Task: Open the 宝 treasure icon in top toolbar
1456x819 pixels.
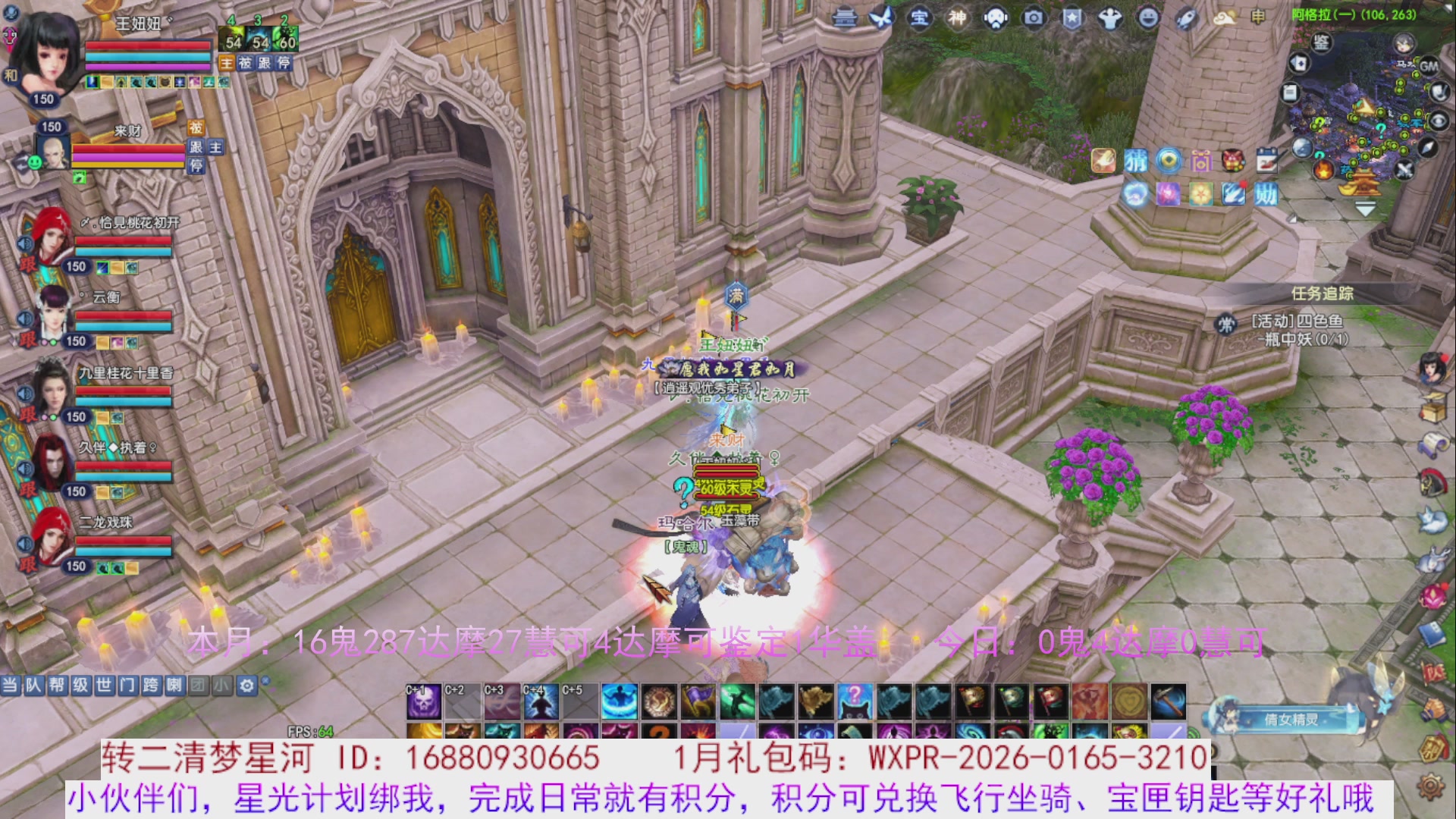Action: tap(920, 17)
